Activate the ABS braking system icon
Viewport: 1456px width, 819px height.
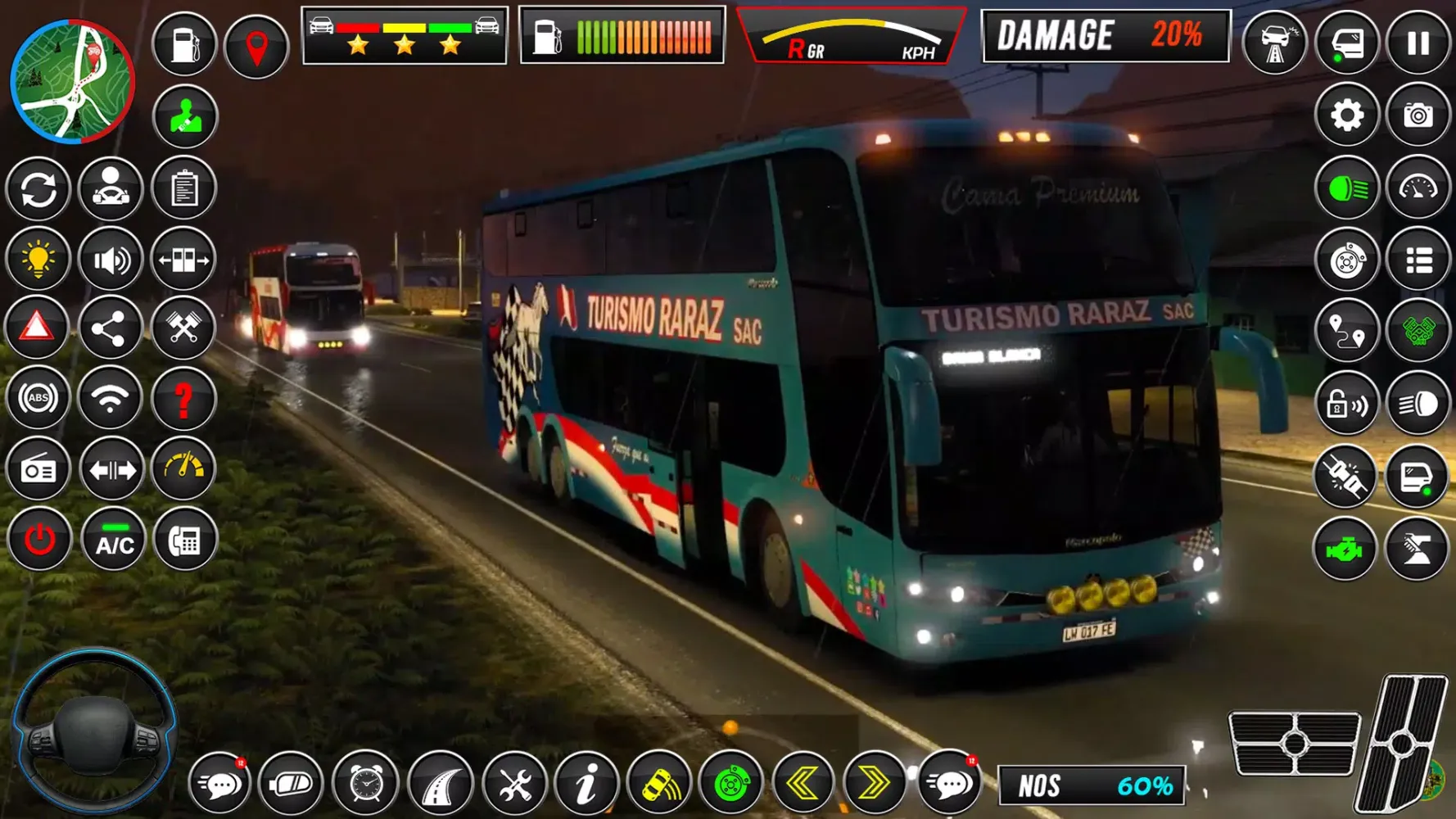[x=38, y=397]
